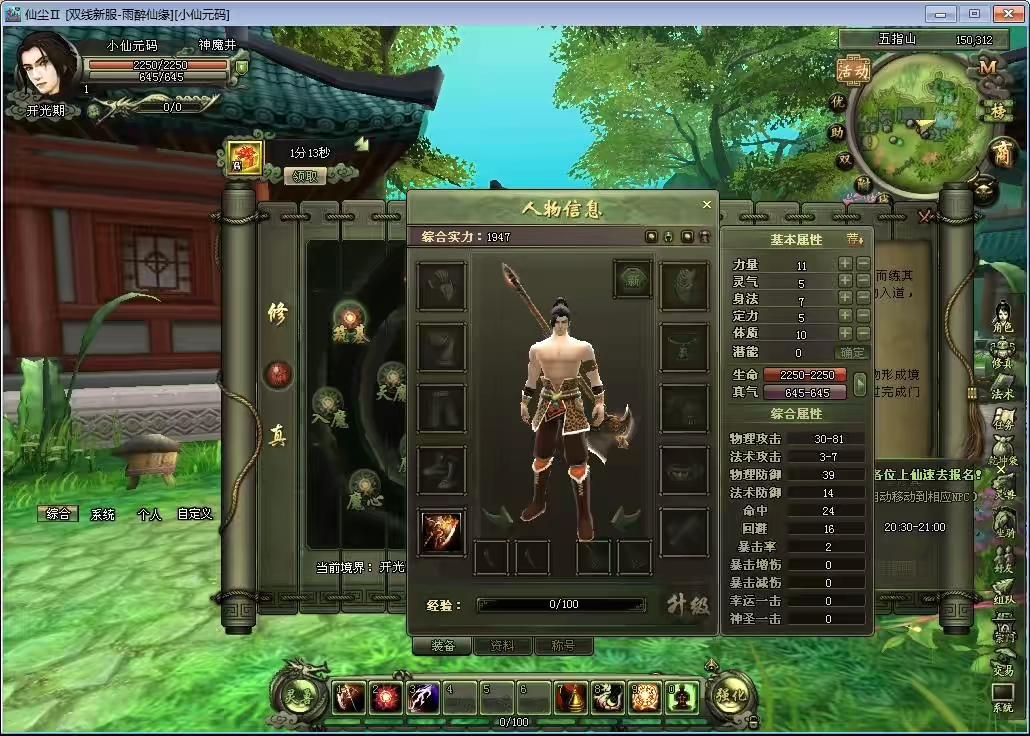This screenshot has width=1030, height=736.
Task: Decrease the 体质 constitution stat
Action: [863, 334]
